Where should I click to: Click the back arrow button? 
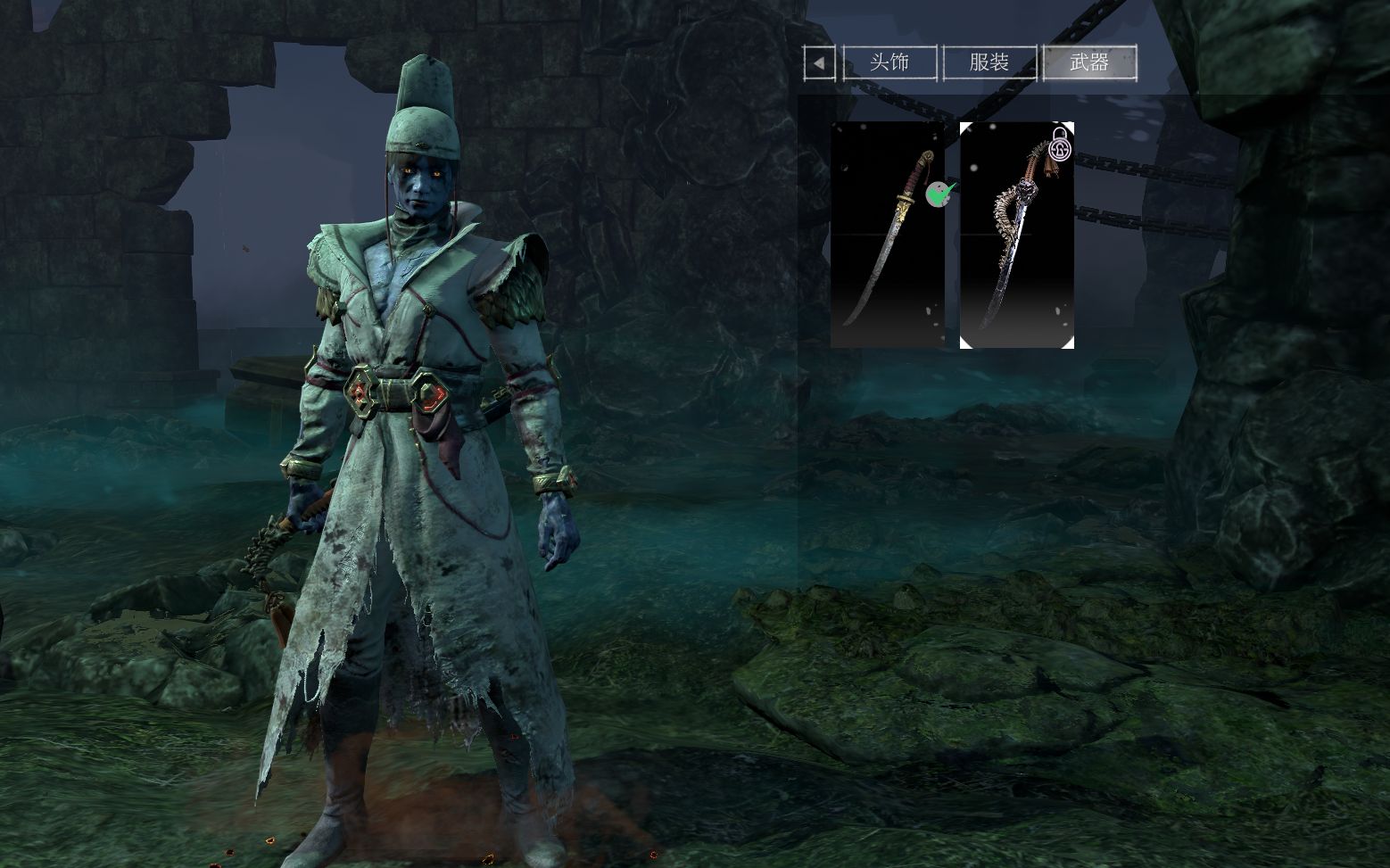[x=819, y=63]
